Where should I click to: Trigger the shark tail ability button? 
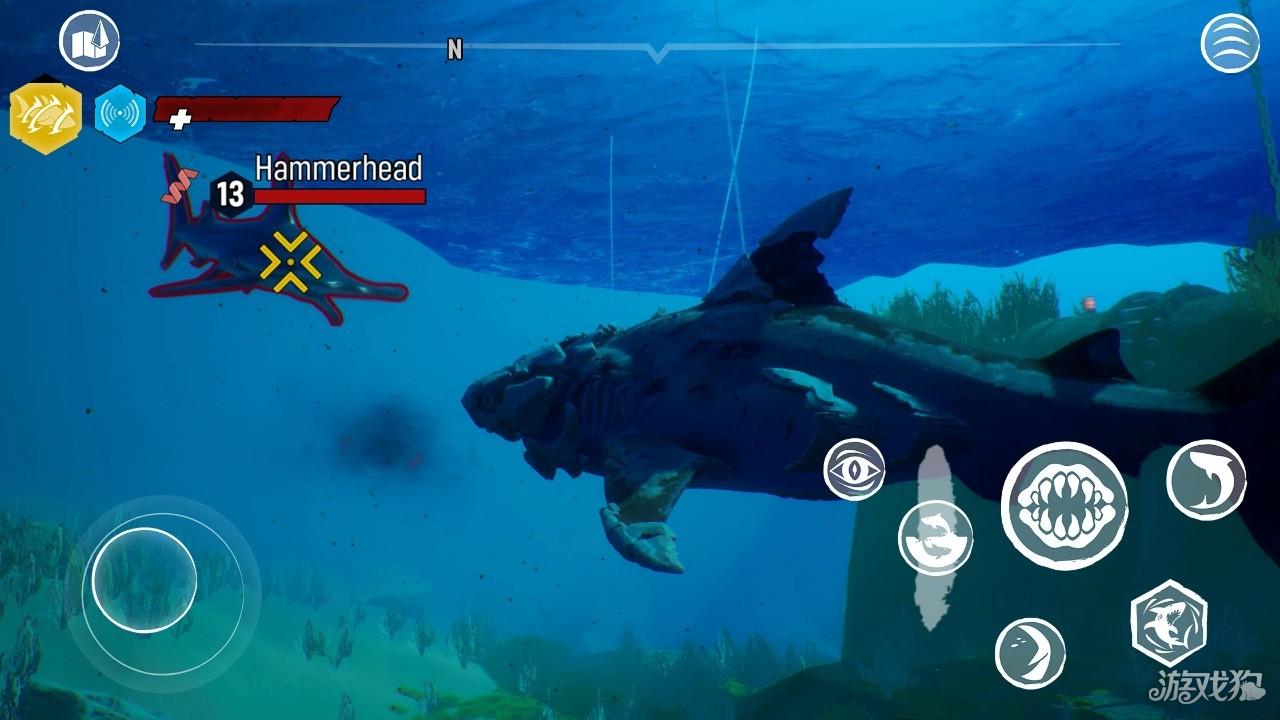(1206, 480)
